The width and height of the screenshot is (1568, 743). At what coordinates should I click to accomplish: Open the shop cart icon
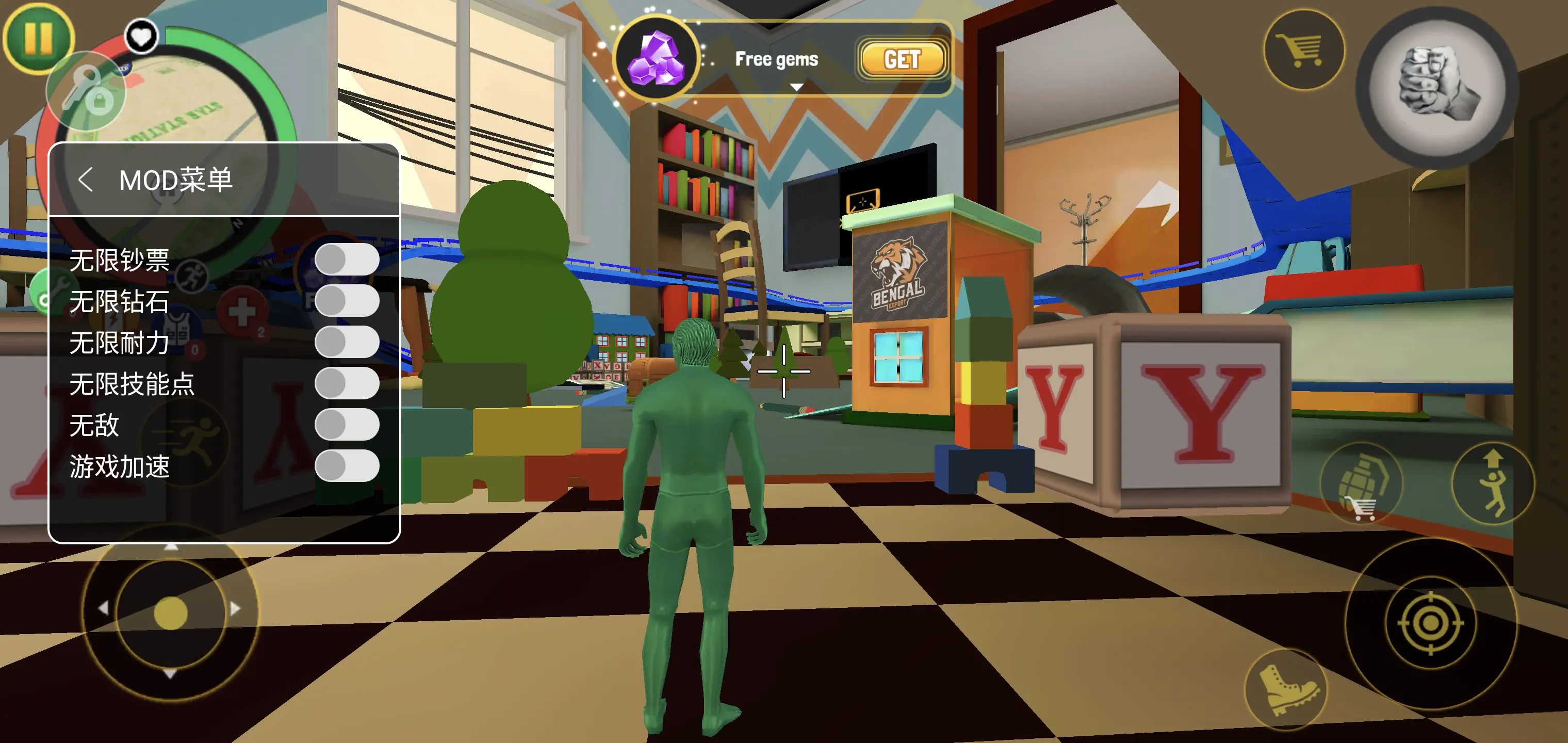tap(1303, 50)
